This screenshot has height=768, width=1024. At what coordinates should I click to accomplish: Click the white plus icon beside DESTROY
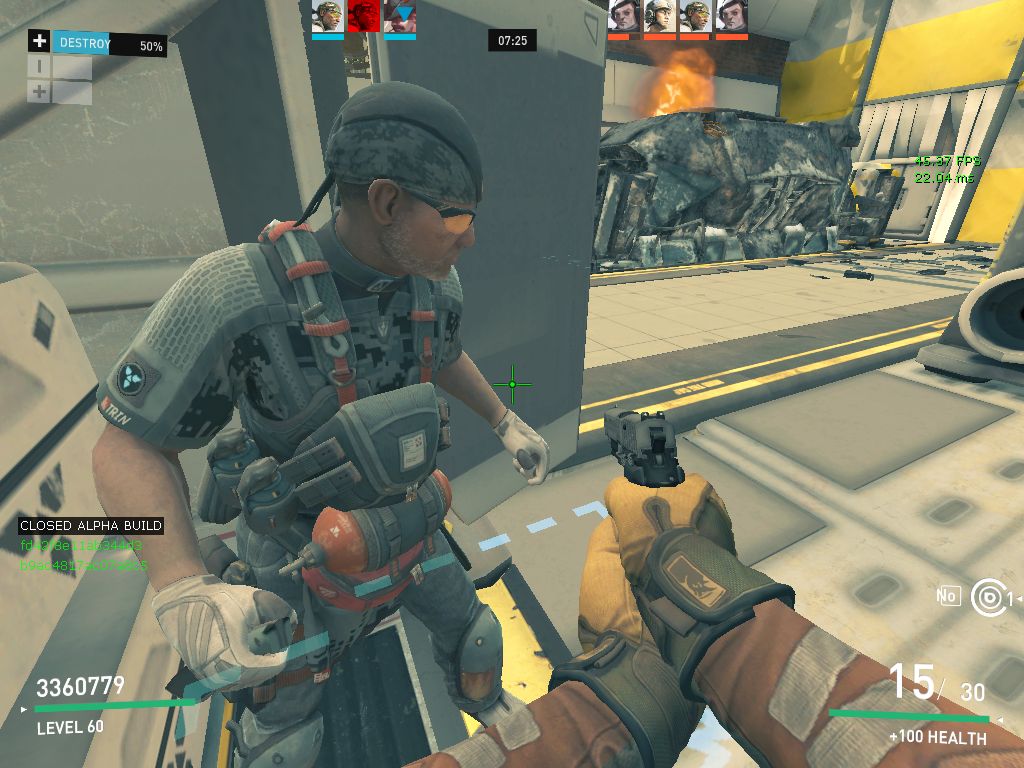click(39, 42)
